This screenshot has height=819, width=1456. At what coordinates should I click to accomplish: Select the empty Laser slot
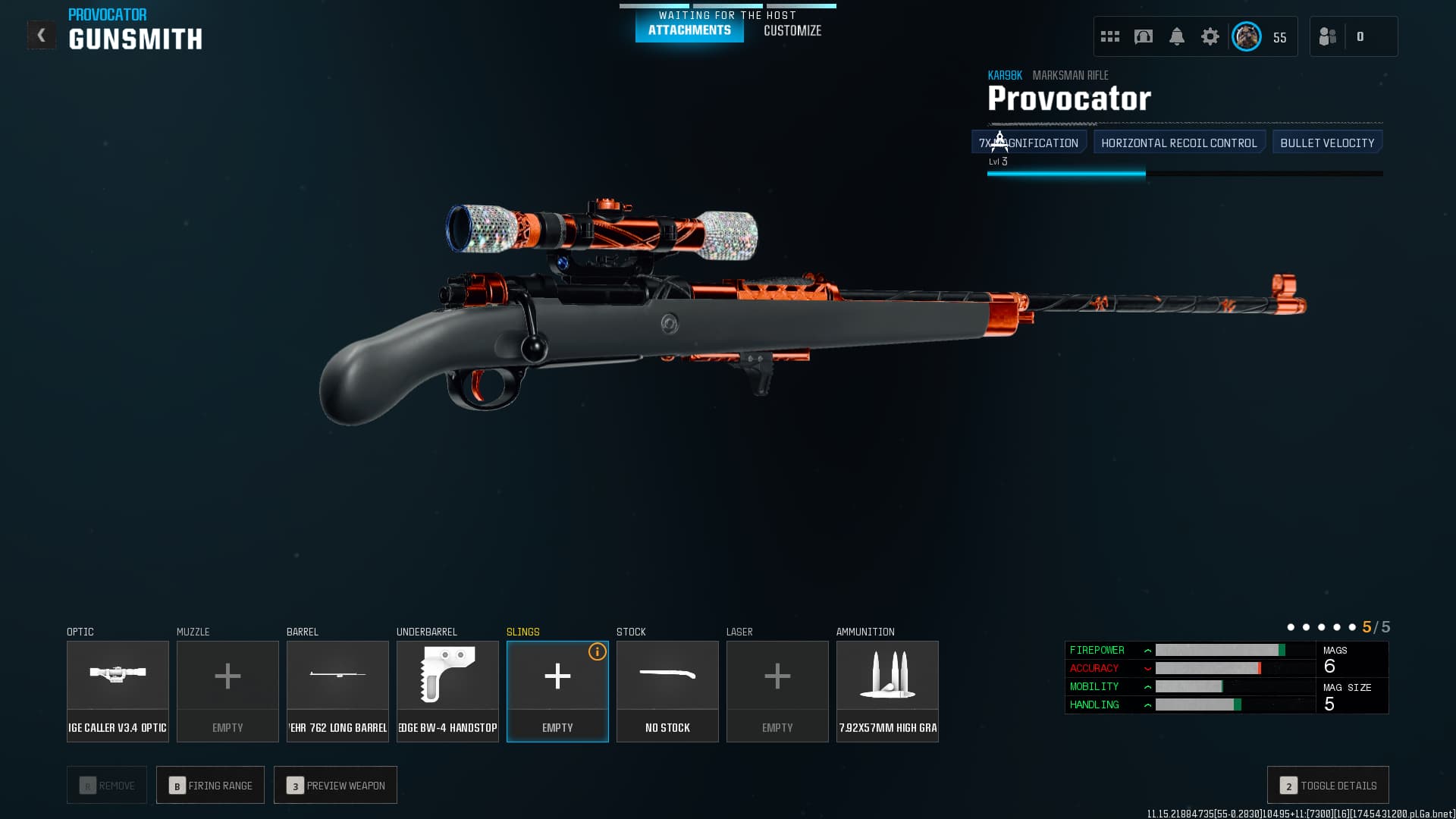click(777, 686)
